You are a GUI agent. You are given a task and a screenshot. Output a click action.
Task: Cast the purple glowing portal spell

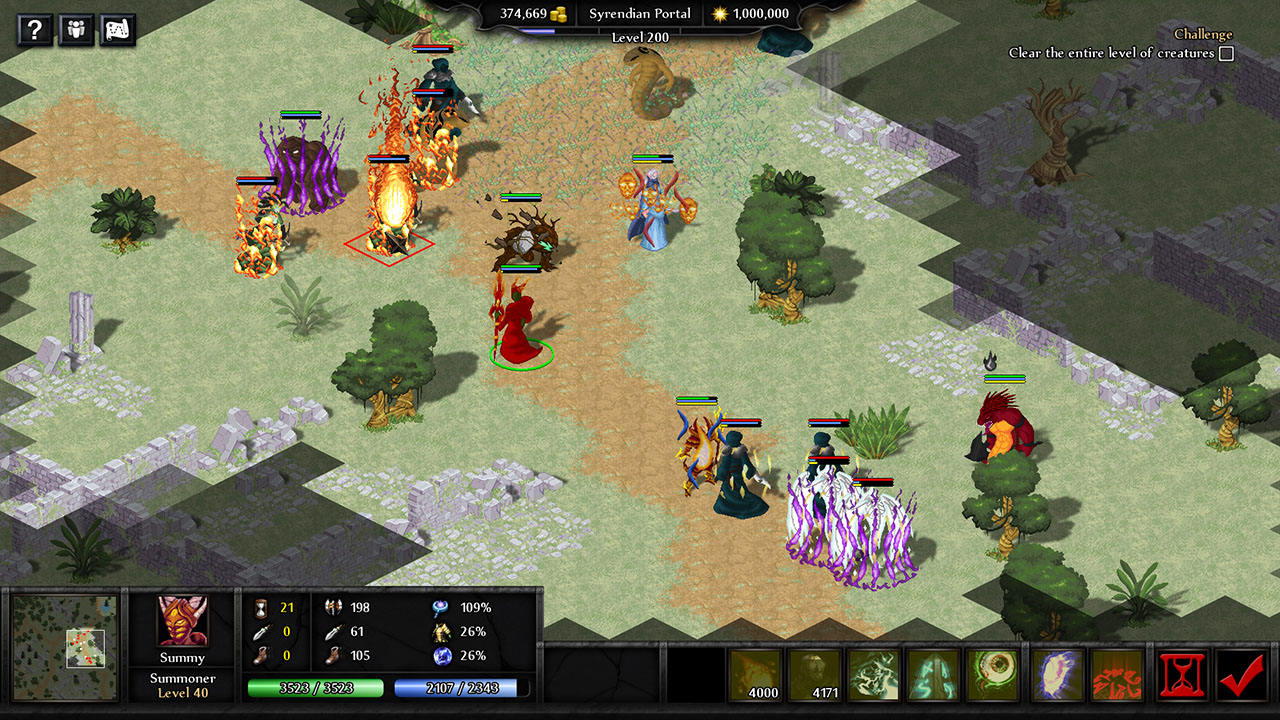tap(1058, 675)
